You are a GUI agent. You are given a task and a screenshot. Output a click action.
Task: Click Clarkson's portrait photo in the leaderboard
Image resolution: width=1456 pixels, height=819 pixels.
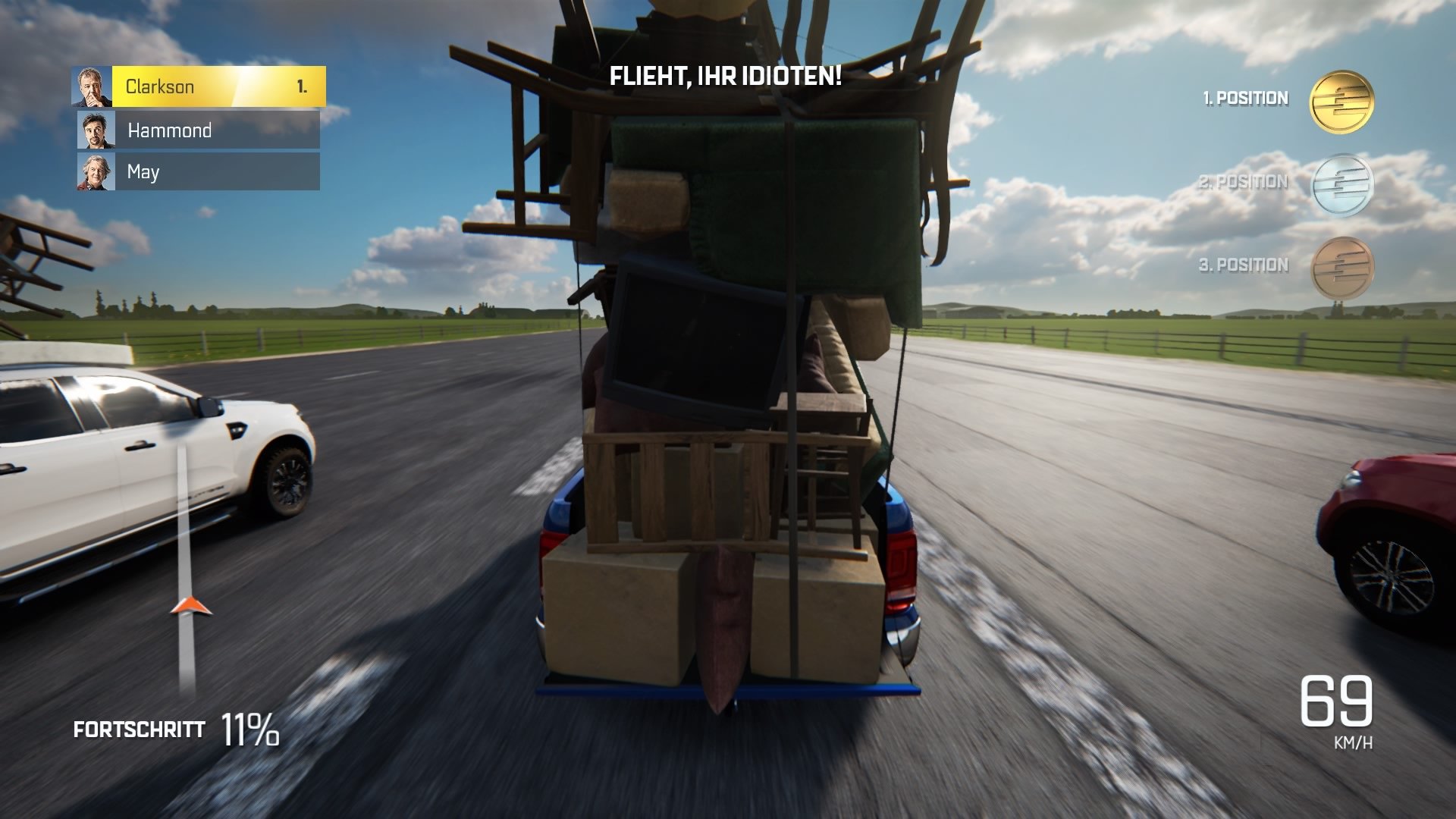(x=90, y=85)
